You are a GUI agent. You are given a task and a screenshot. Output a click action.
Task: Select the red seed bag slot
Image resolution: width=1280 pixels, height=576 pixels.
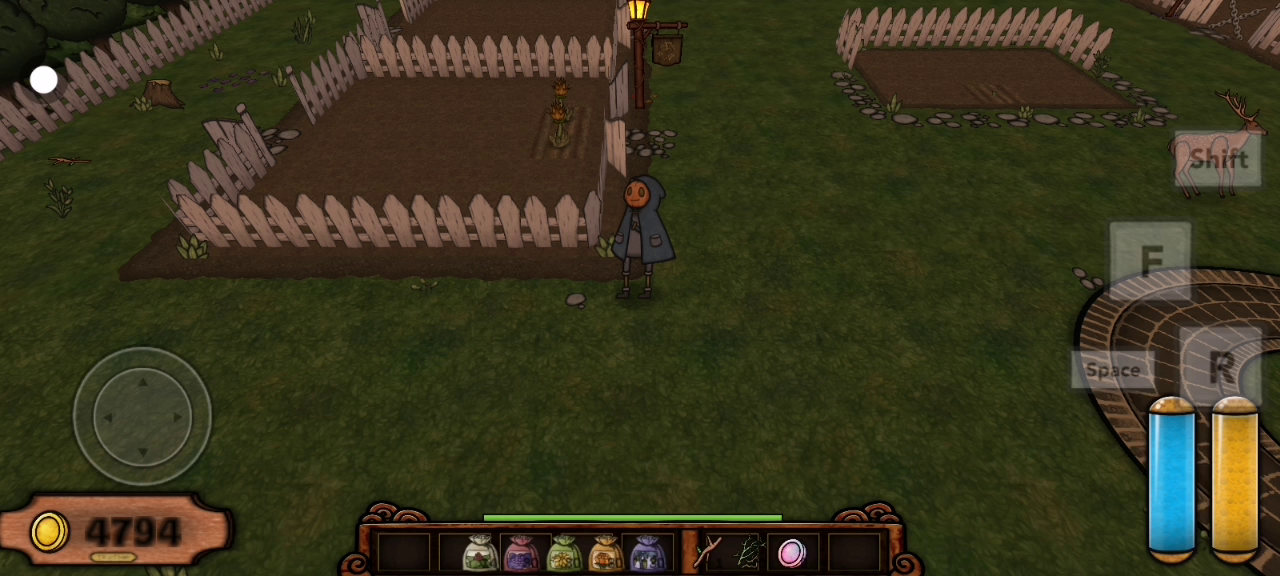click(522, 552)
